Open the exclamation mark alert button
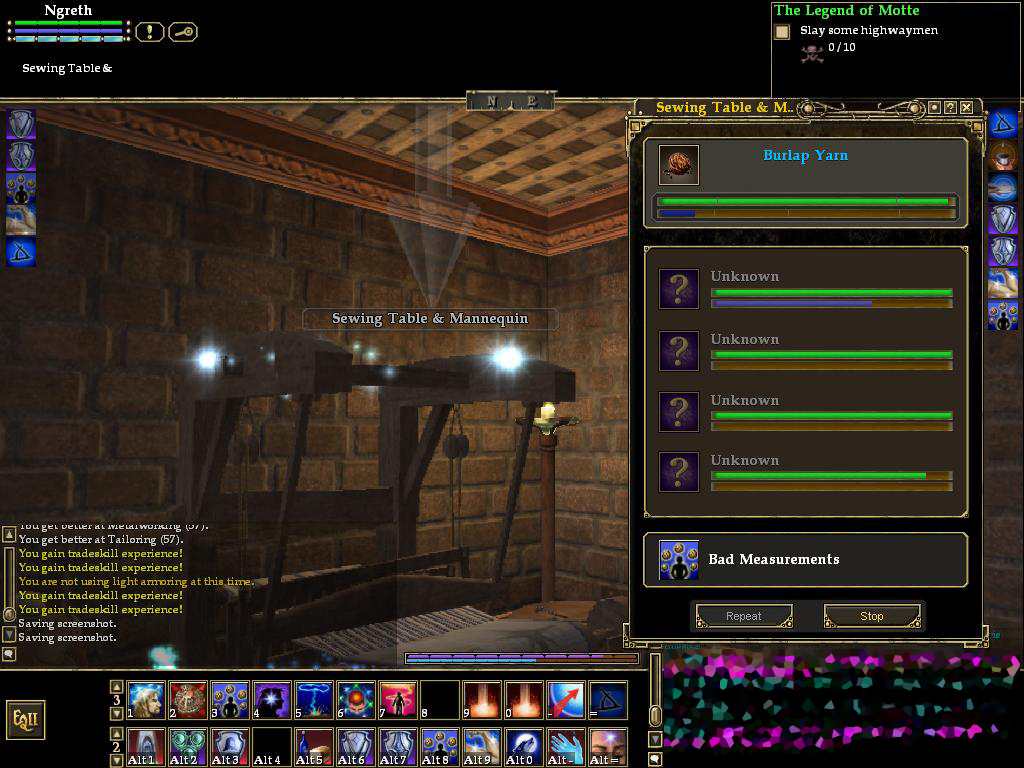This screenshot has height=768, width=1024. (149, 32)
